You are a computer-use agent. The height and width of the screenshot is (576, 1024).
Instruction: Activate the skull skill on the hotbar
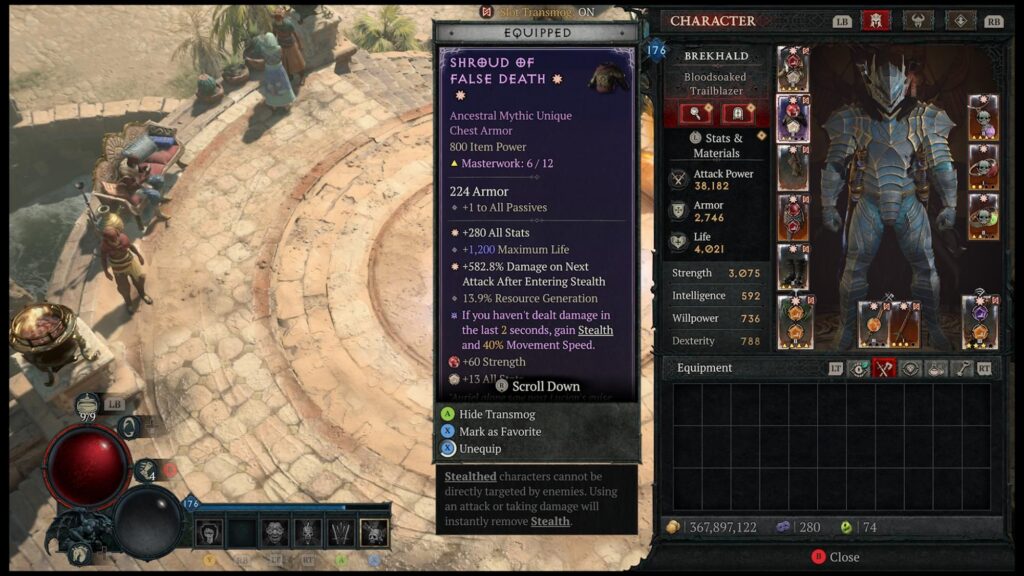(375, 533)
